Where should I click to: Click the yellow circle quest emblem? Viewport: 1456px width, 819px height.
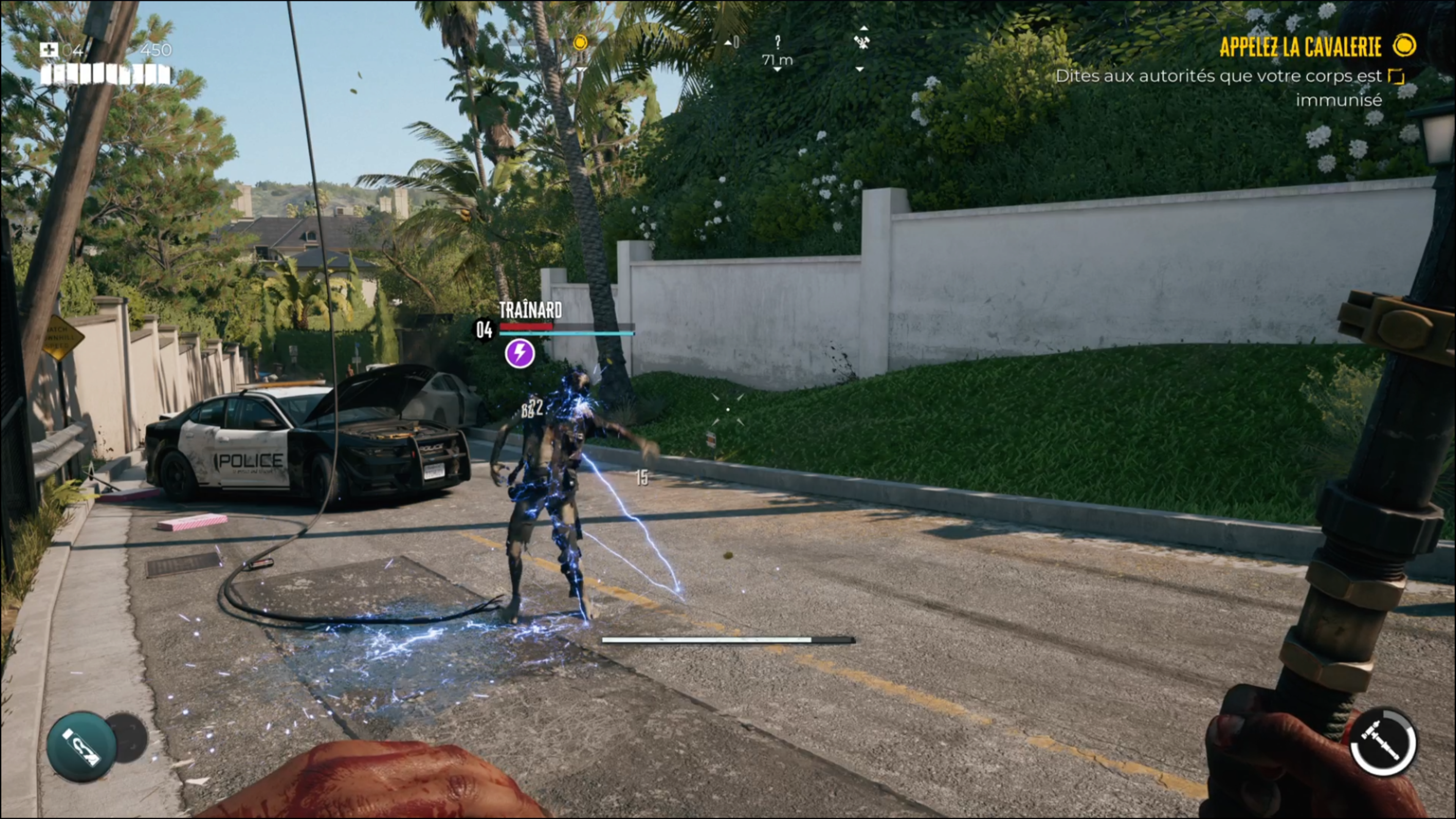click(1404, 45)
